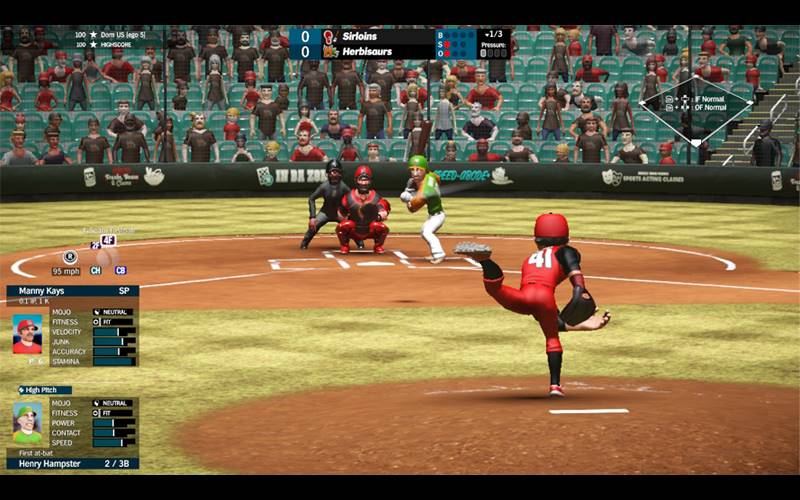Select the 2F two-seam fastball pitch

coord(95,245)
